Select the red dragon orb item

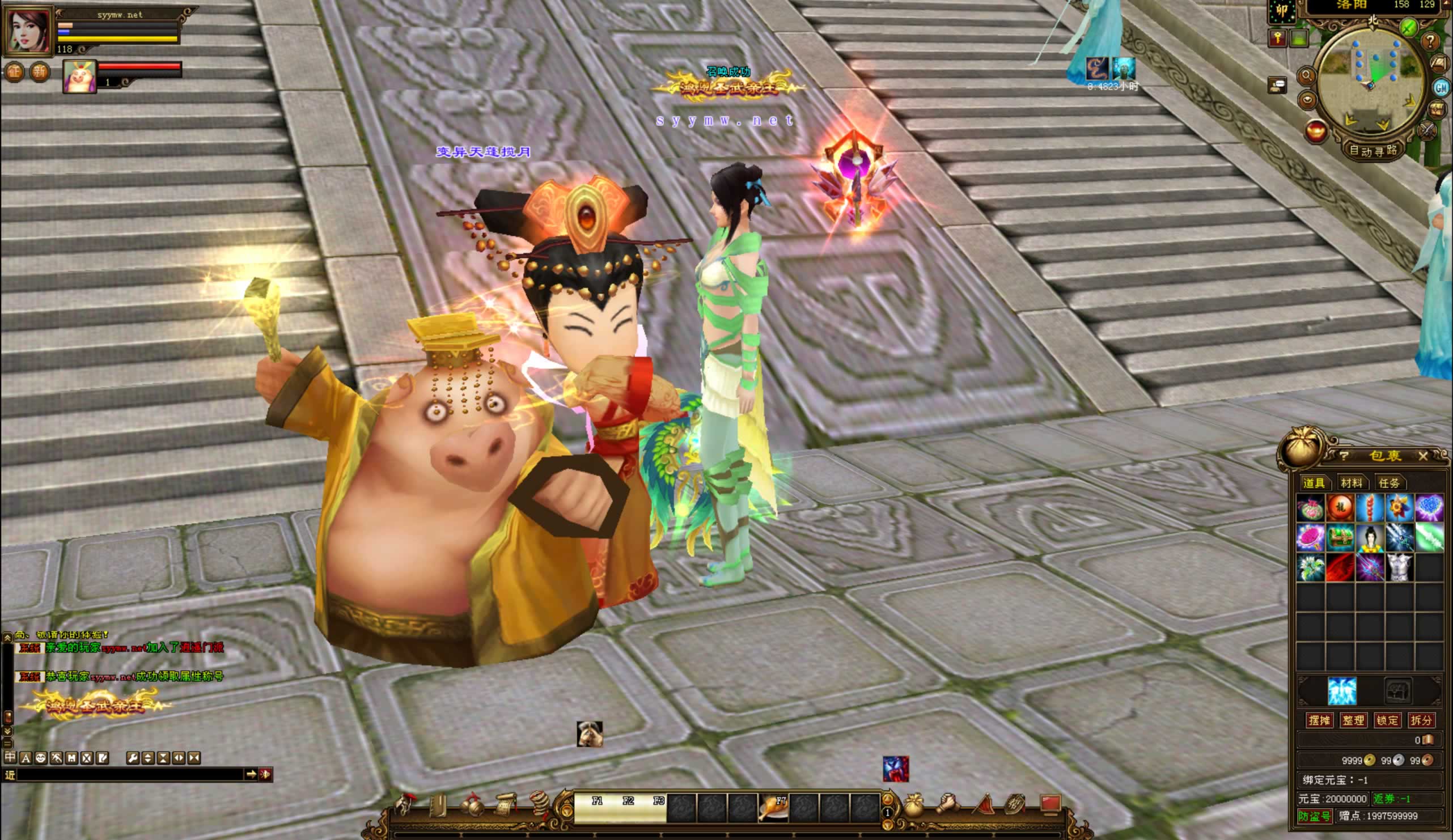(1340, 508)
